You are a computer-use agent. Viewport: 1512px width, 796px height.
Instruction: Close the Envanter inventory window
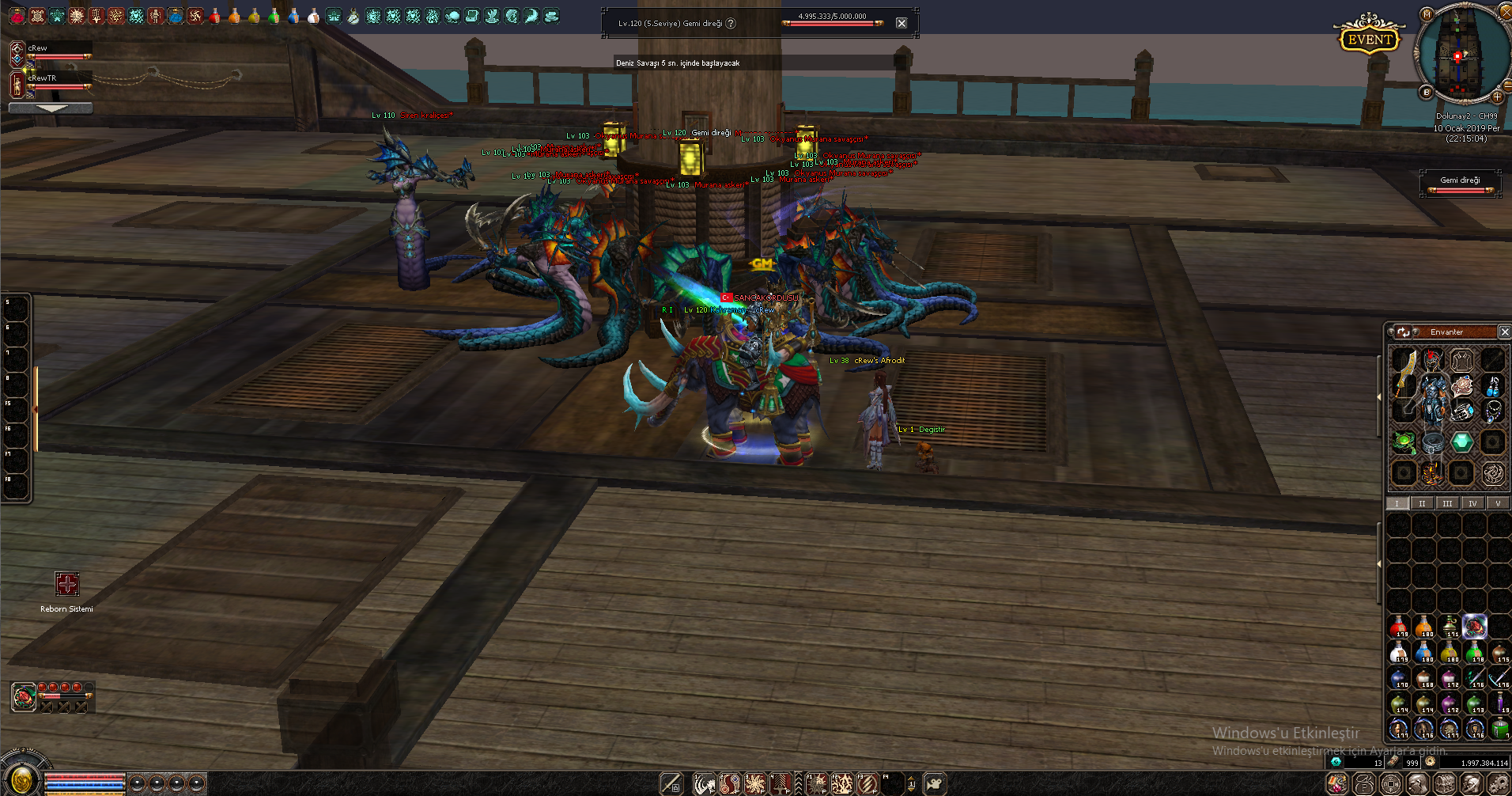point(1504,332)
